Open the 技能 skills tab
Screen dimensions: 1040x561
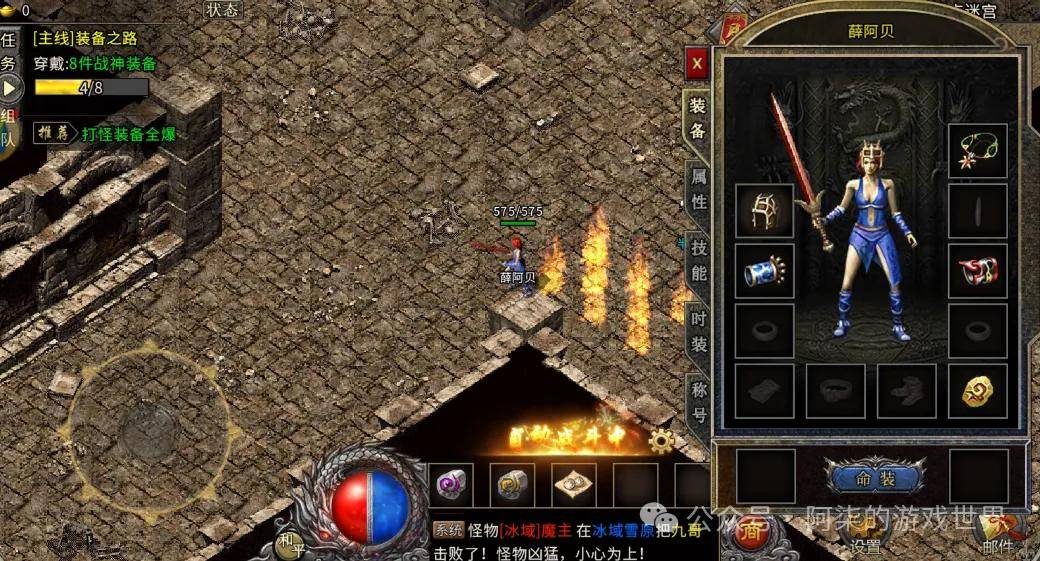698,259
